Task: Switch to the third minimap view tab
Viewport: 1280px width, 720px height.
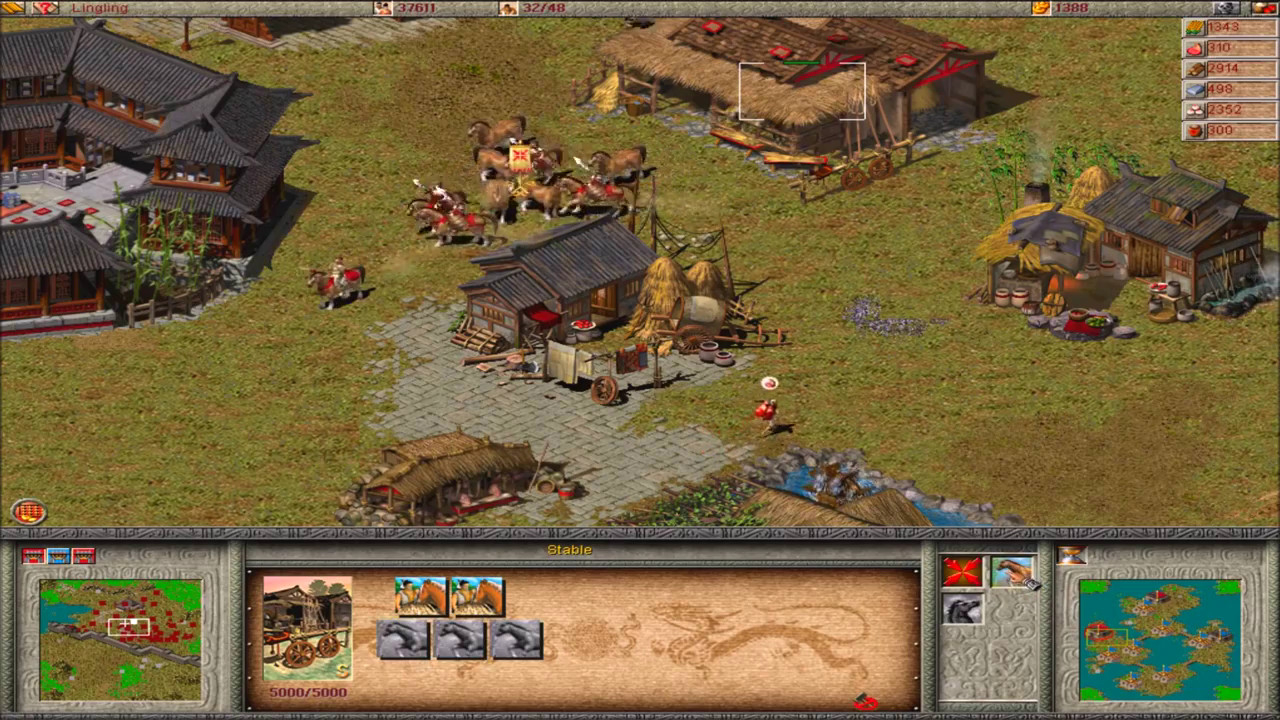Action: tap(83, 555)
